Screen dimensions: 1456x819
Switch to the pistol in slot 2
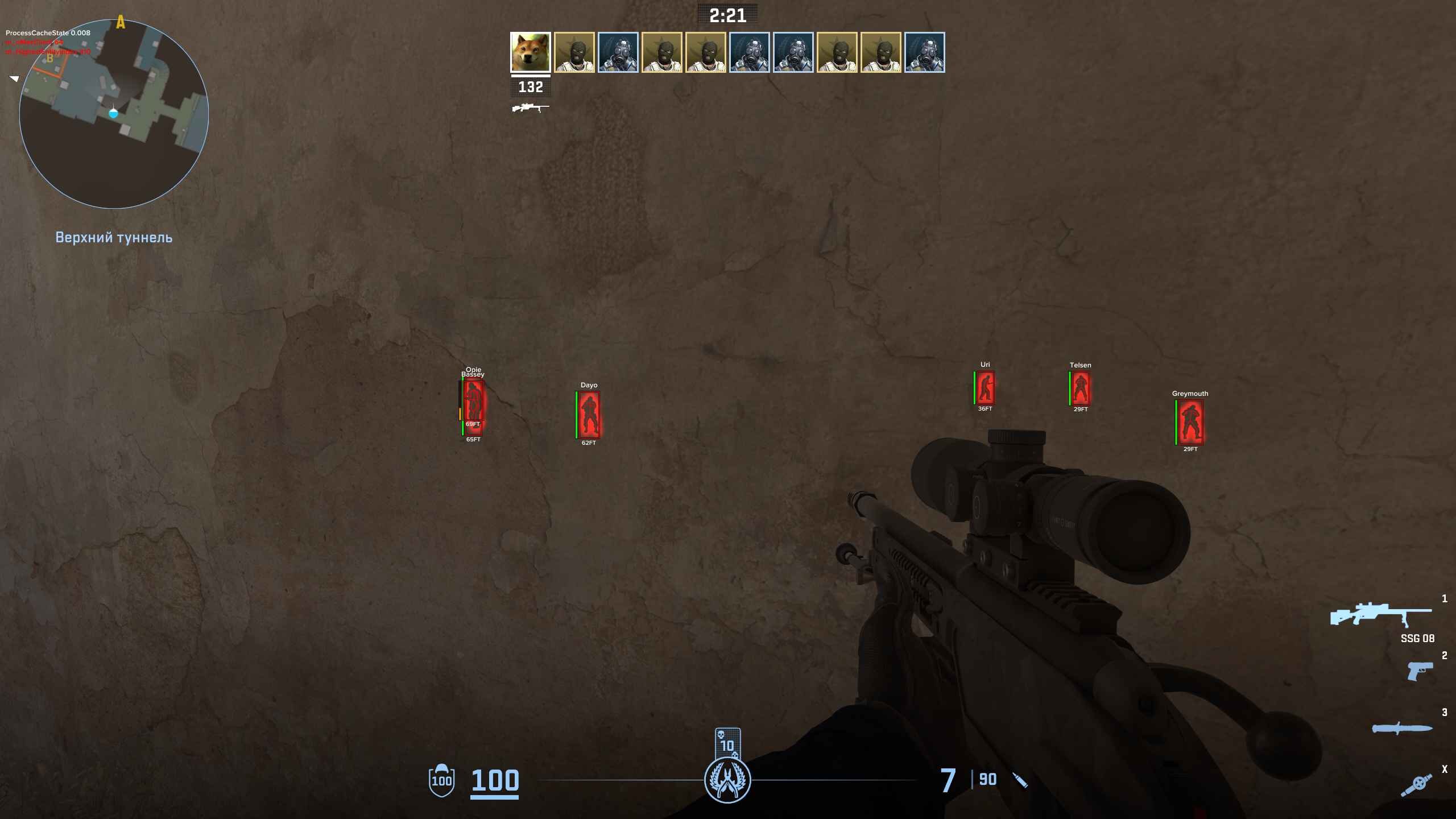tap(1420, 671)
